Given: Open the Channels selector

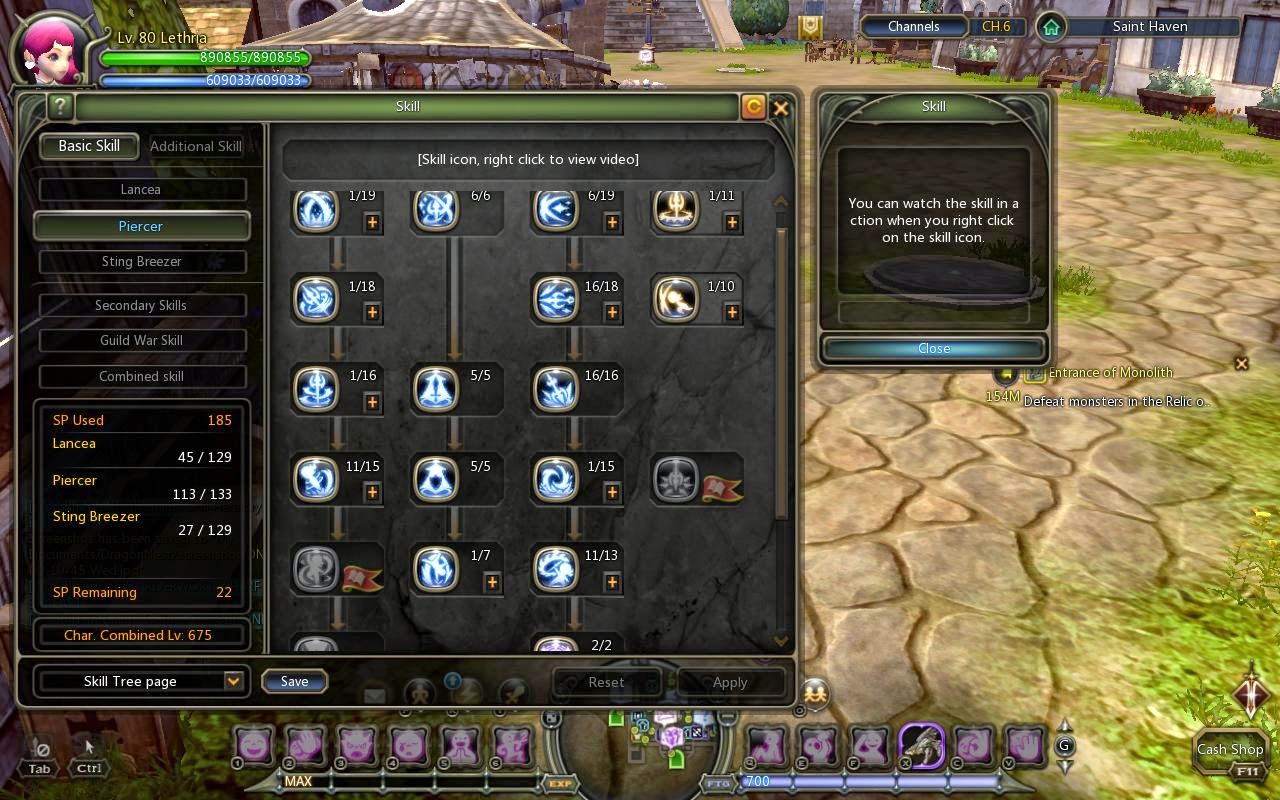Looking at the screenshot, I should tap(913, 27).
